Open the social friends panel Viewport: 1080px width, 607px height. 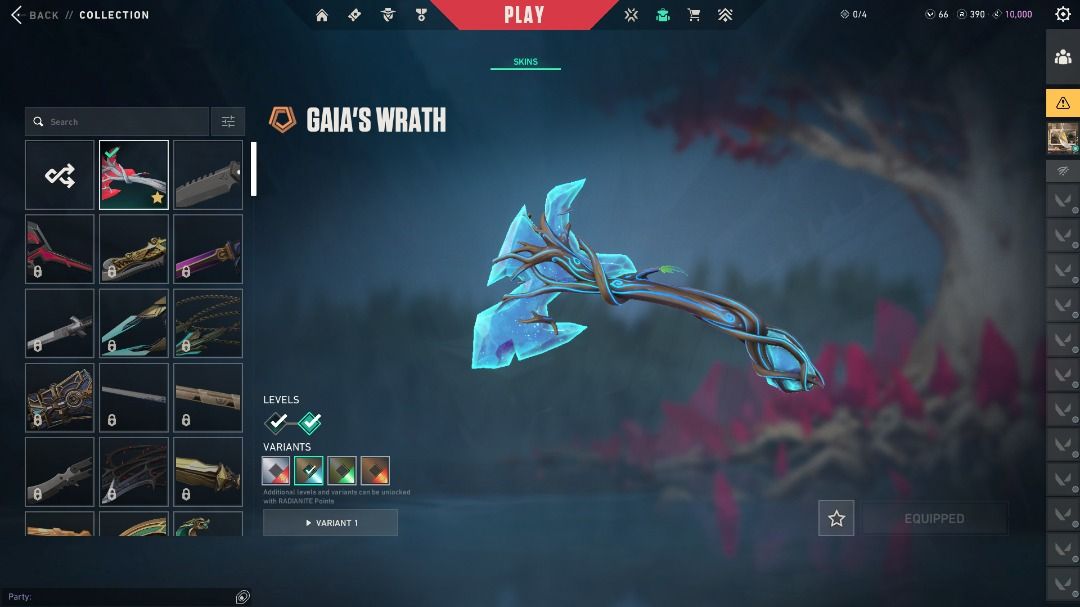(x=1063, y=57)
